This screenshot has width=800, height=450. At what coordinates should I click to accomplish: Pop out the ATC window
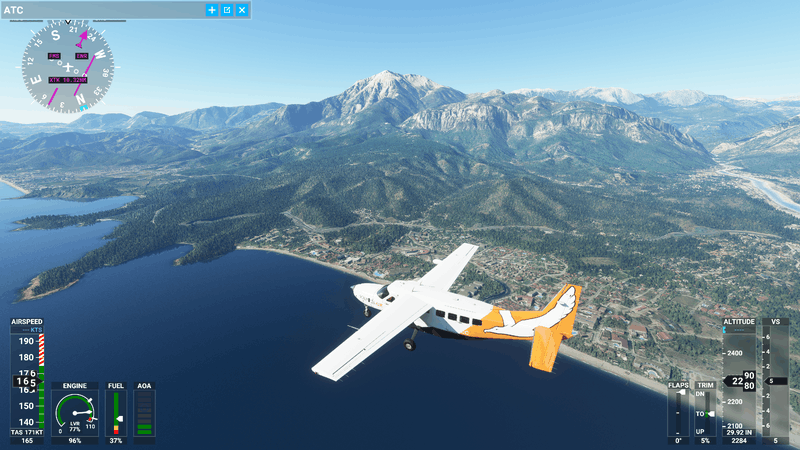(227, 10)
